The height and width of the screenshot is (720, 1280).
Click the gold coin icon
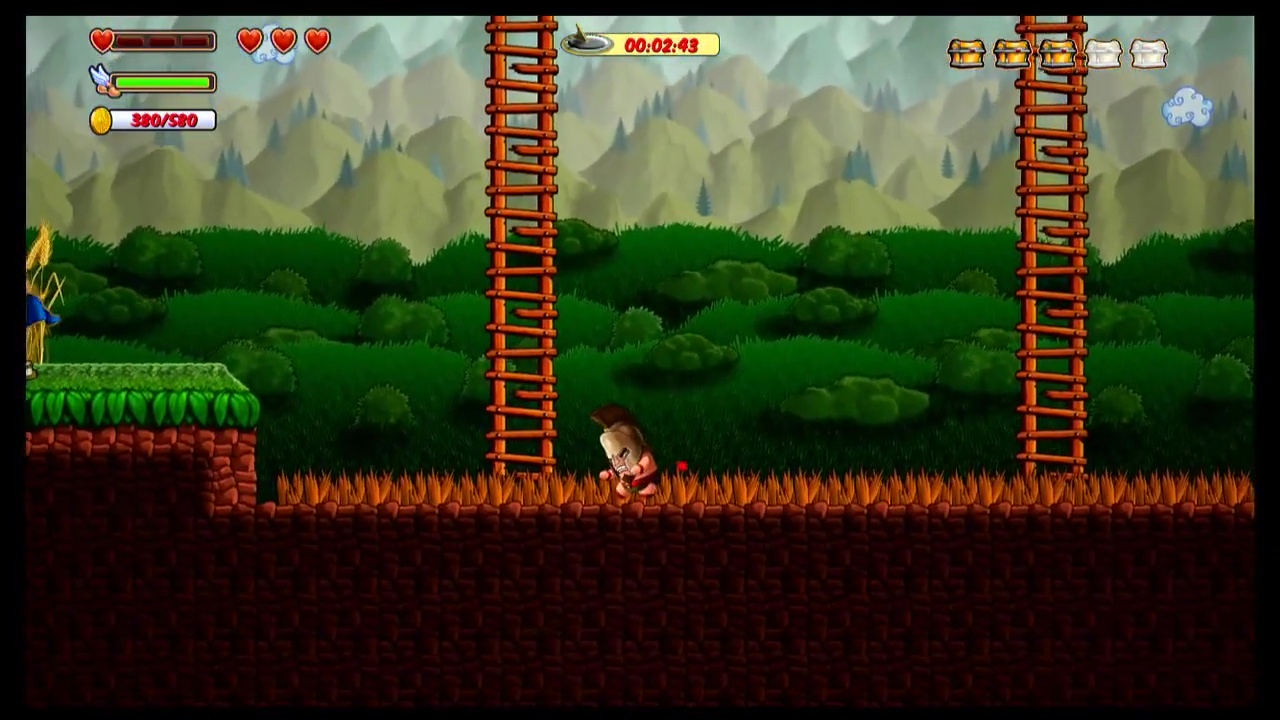click(101, 121)
